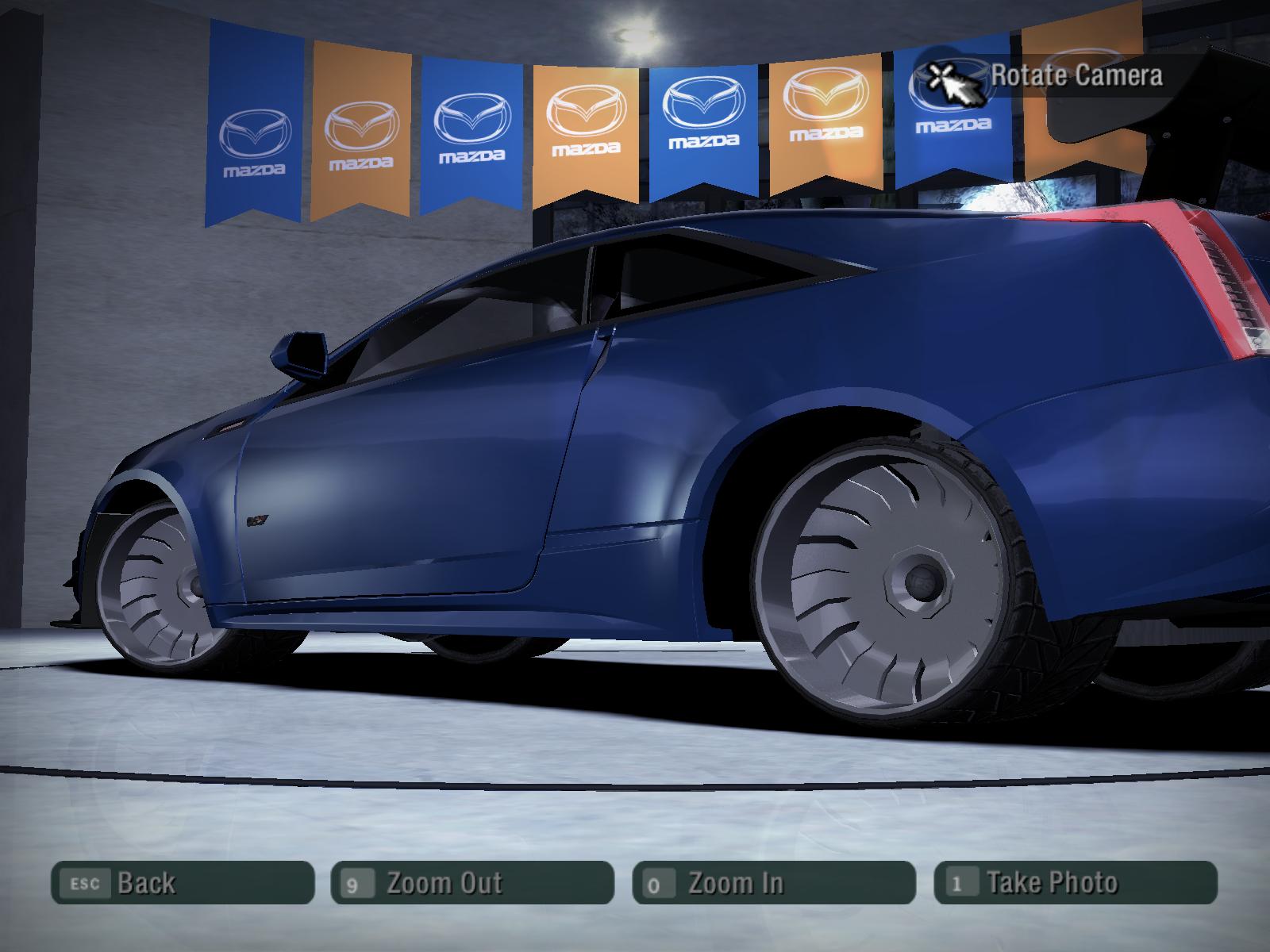Viewport: 1270px width, 952px height.
Task: Click the Zoom In button
Action: [774, 882]
